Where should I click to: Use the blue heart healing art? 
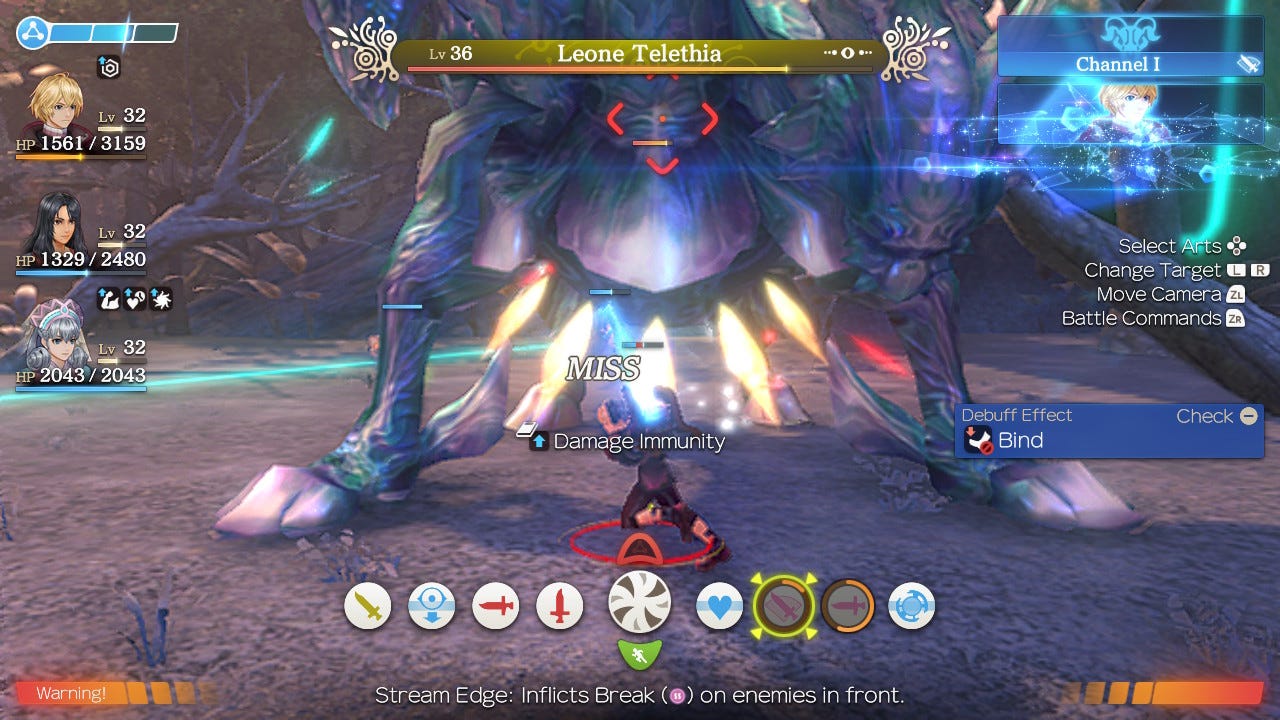pyautogui.click(x=719, y=606)
